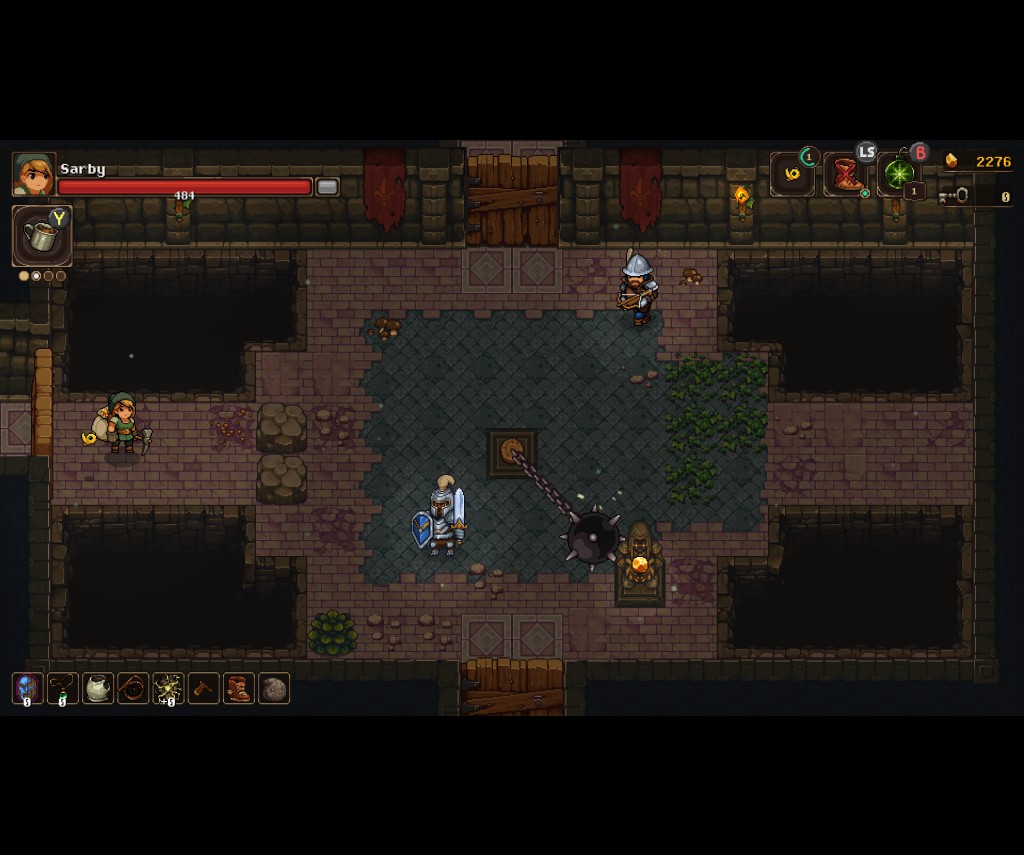The width and height of the screenshot is (1024, 855).
Task: Select the wooden boomerang relic
Action: click(204, 688)
